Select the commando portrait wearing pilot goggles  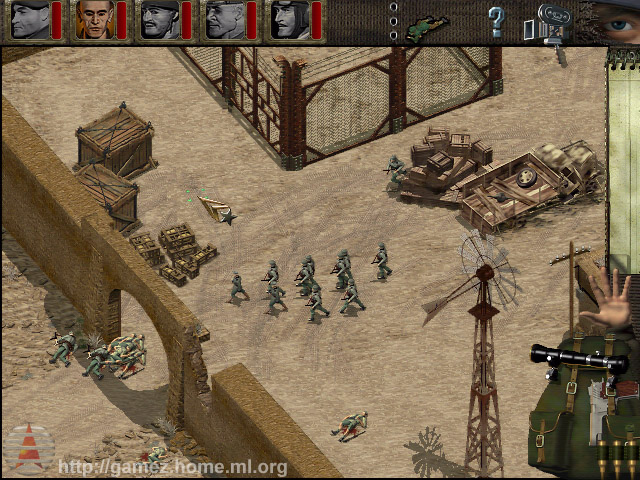tap(288, 19)
